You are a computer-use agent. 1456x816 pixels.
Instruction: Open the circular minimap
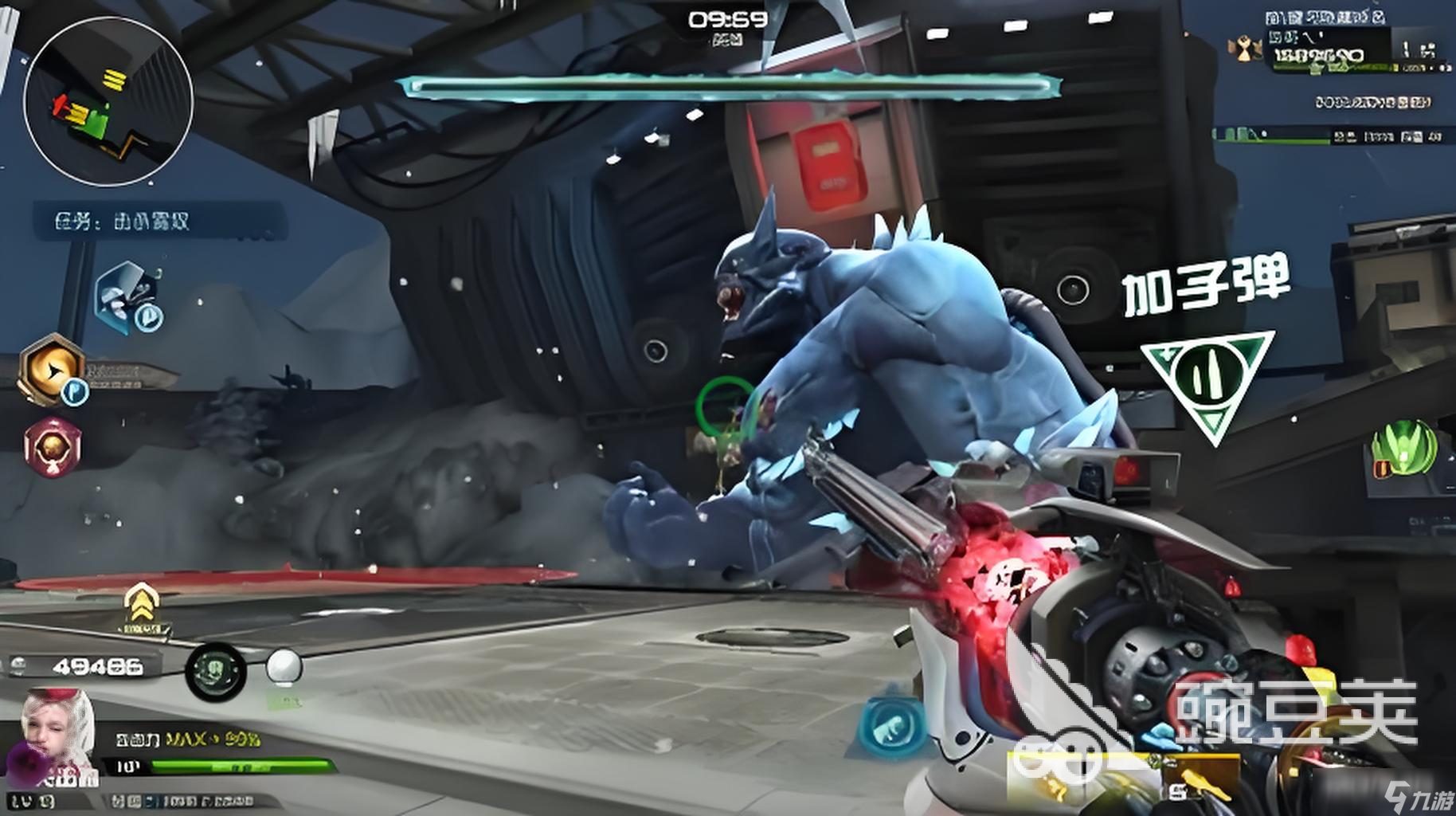click(108, 101)
